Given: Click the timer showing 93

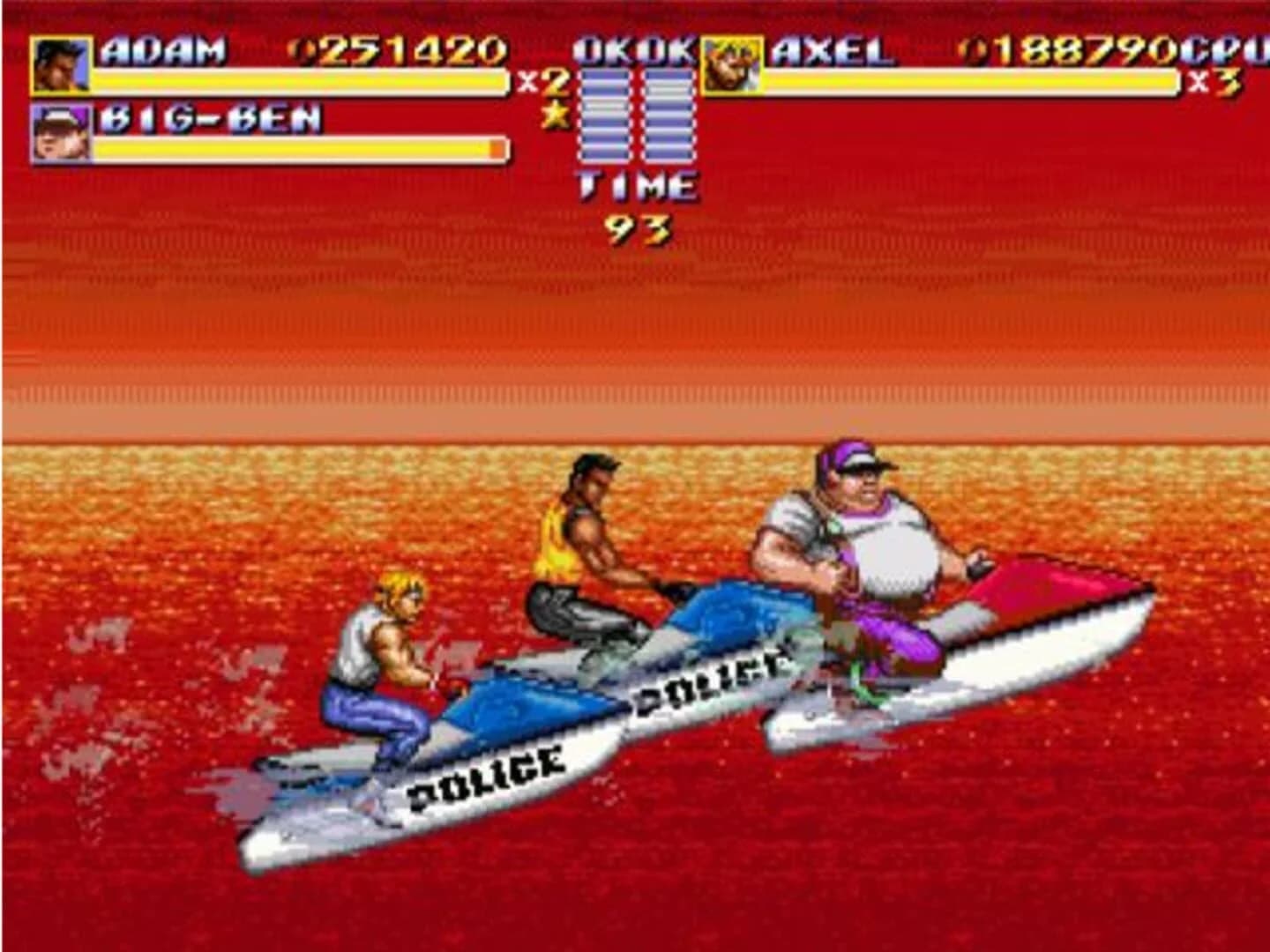Looking at the screenshot, I should click(x=637, y=227).
